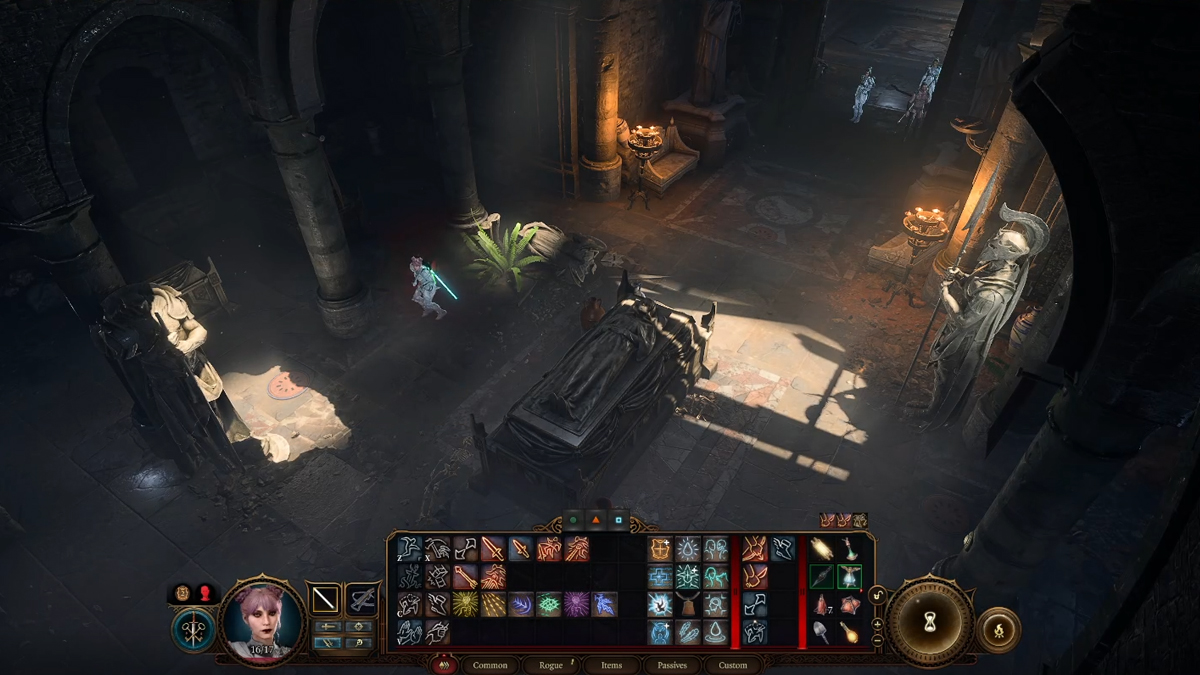Select the Items hotbar tab
The image size is (1200, 675).
pyautogui.click(x=611, y=665)
